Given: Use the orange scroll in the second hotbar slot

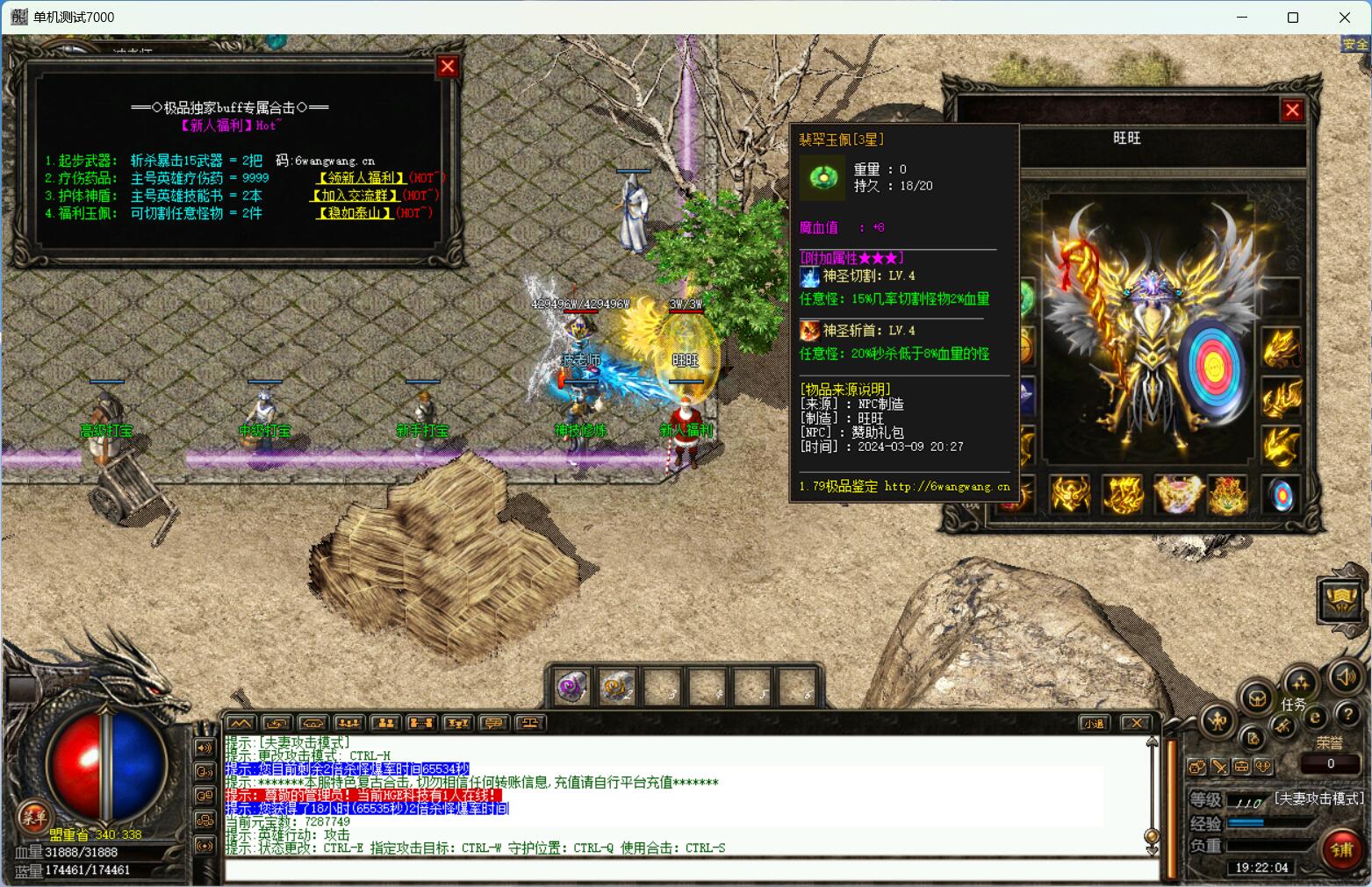Looking at the screenshot, I should coord(617,687).
